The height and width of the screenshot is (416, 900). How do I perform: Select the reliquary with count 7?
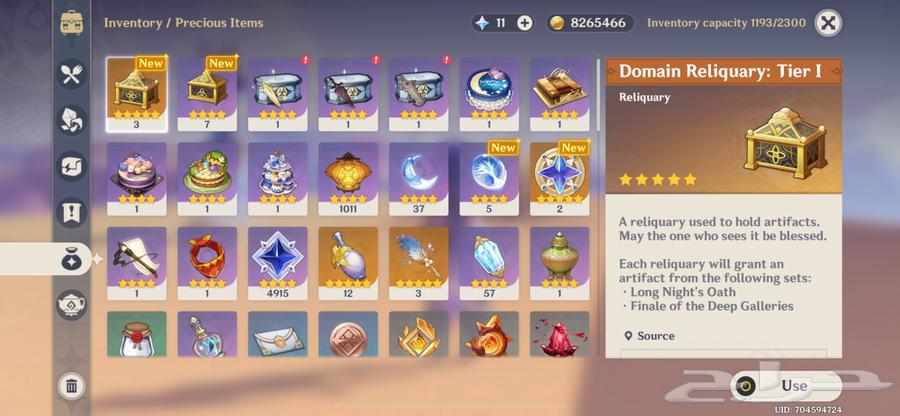point(207,91)
